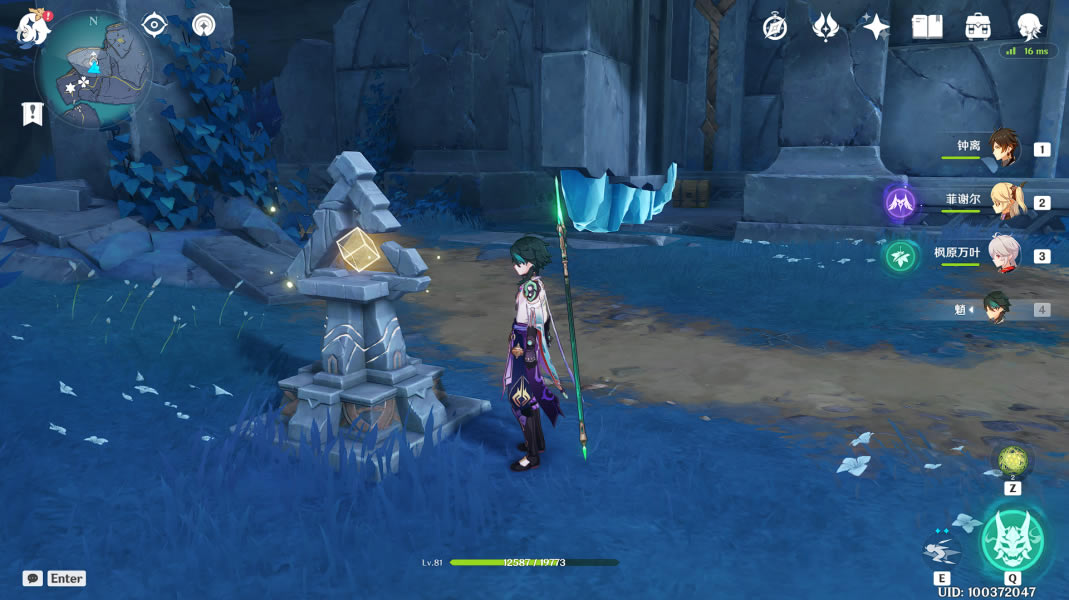Open the four-pointed star events icon
Viewport: 1069px width, 600px height.
pos(876,27)
